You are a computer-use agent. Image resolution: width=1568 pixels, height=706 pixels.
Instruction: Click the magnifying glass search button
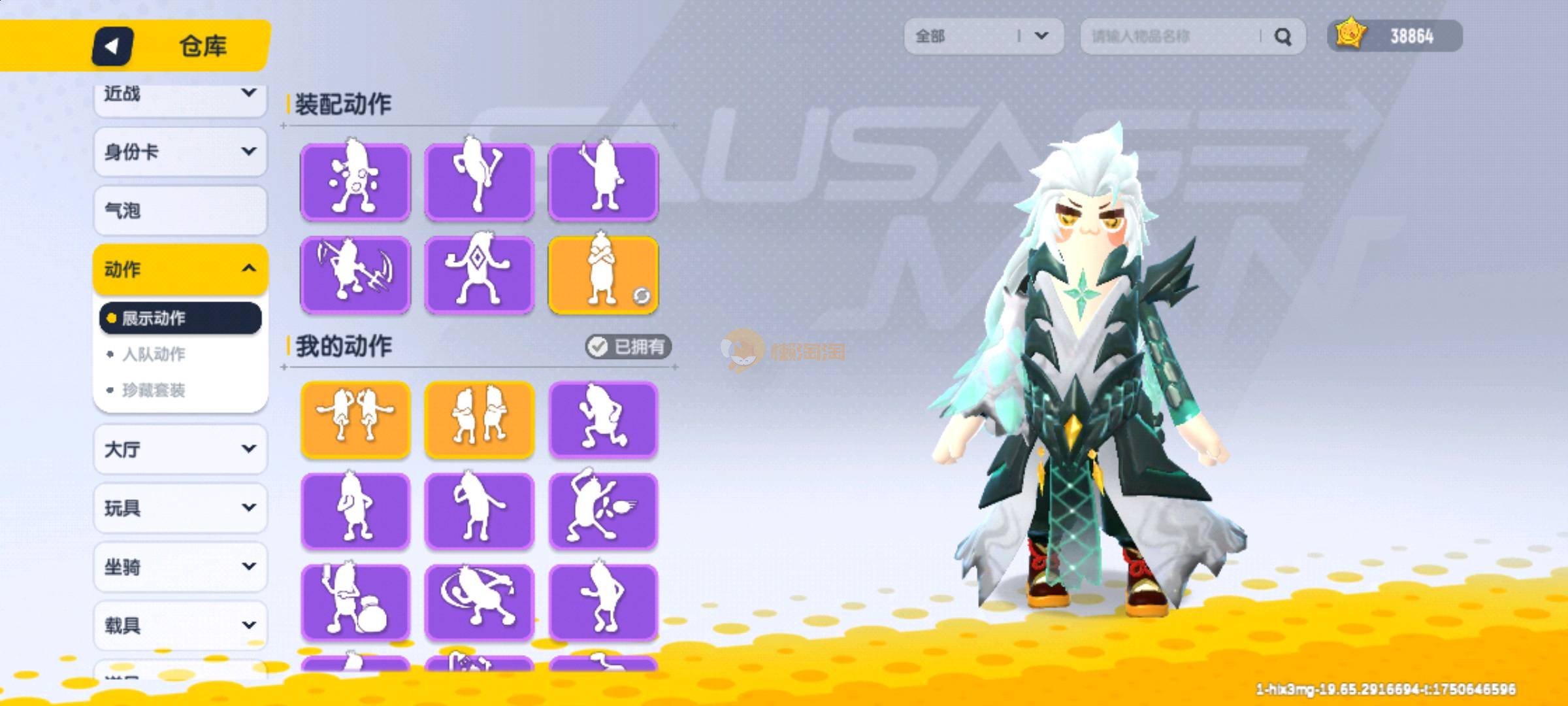point(1282,37)
